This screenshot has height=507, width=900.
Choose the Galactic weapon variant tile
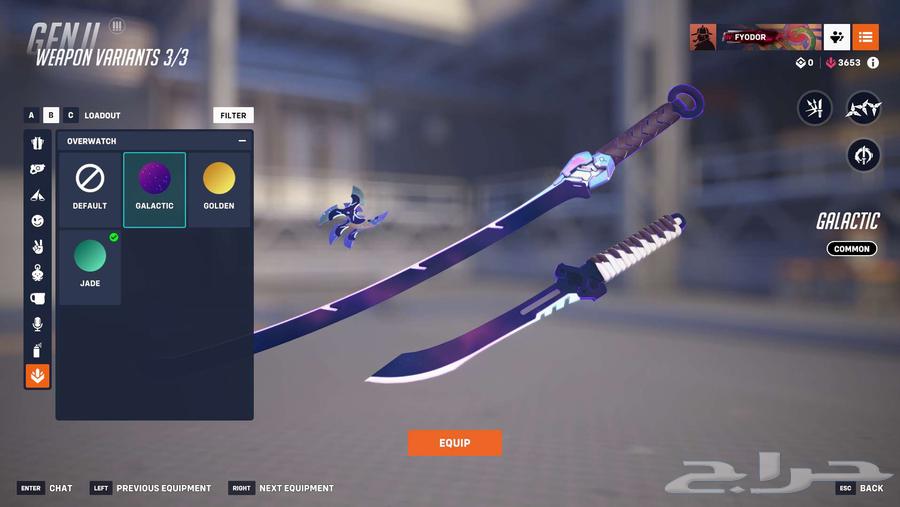point(154,189)
